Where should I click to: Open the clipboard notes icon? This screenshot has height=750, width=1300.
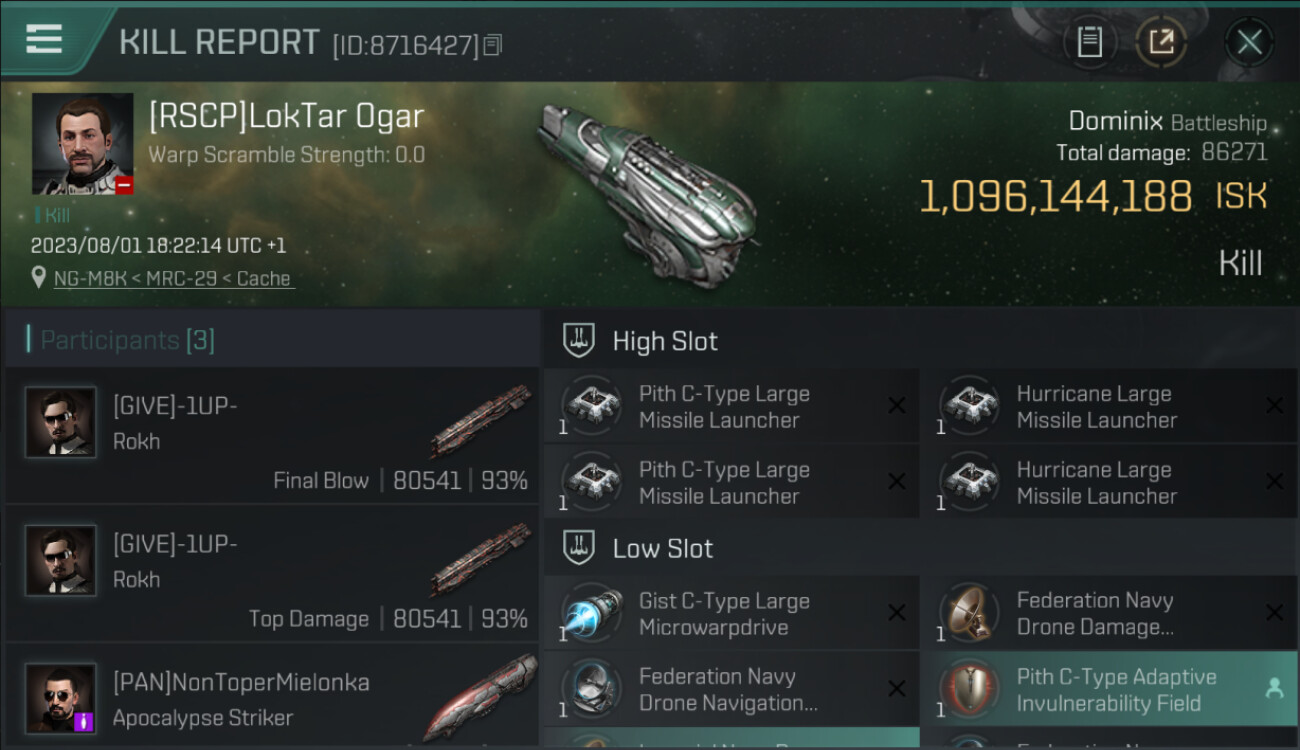[1089, 42]
